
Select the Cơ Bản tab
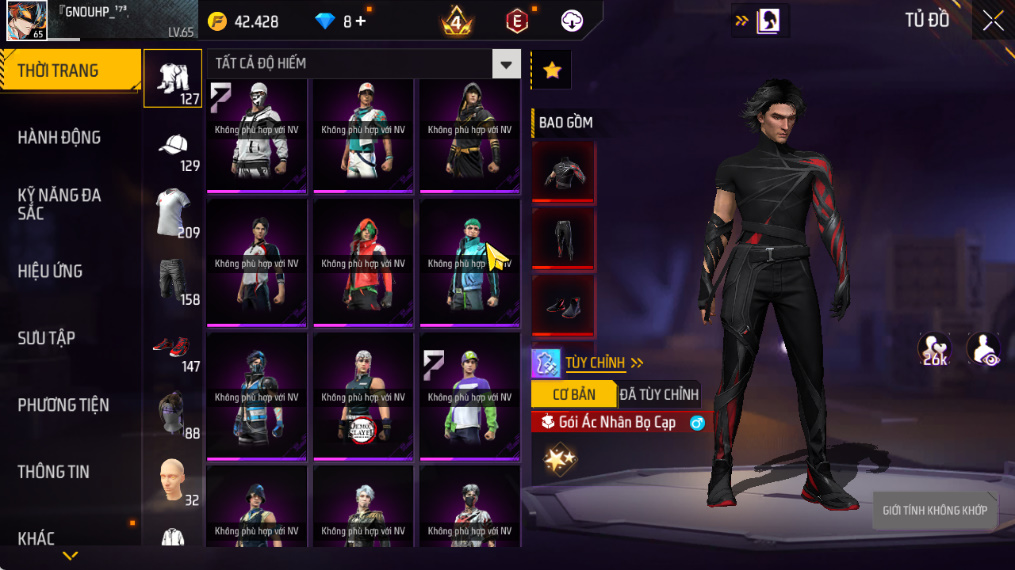[573, 394]
